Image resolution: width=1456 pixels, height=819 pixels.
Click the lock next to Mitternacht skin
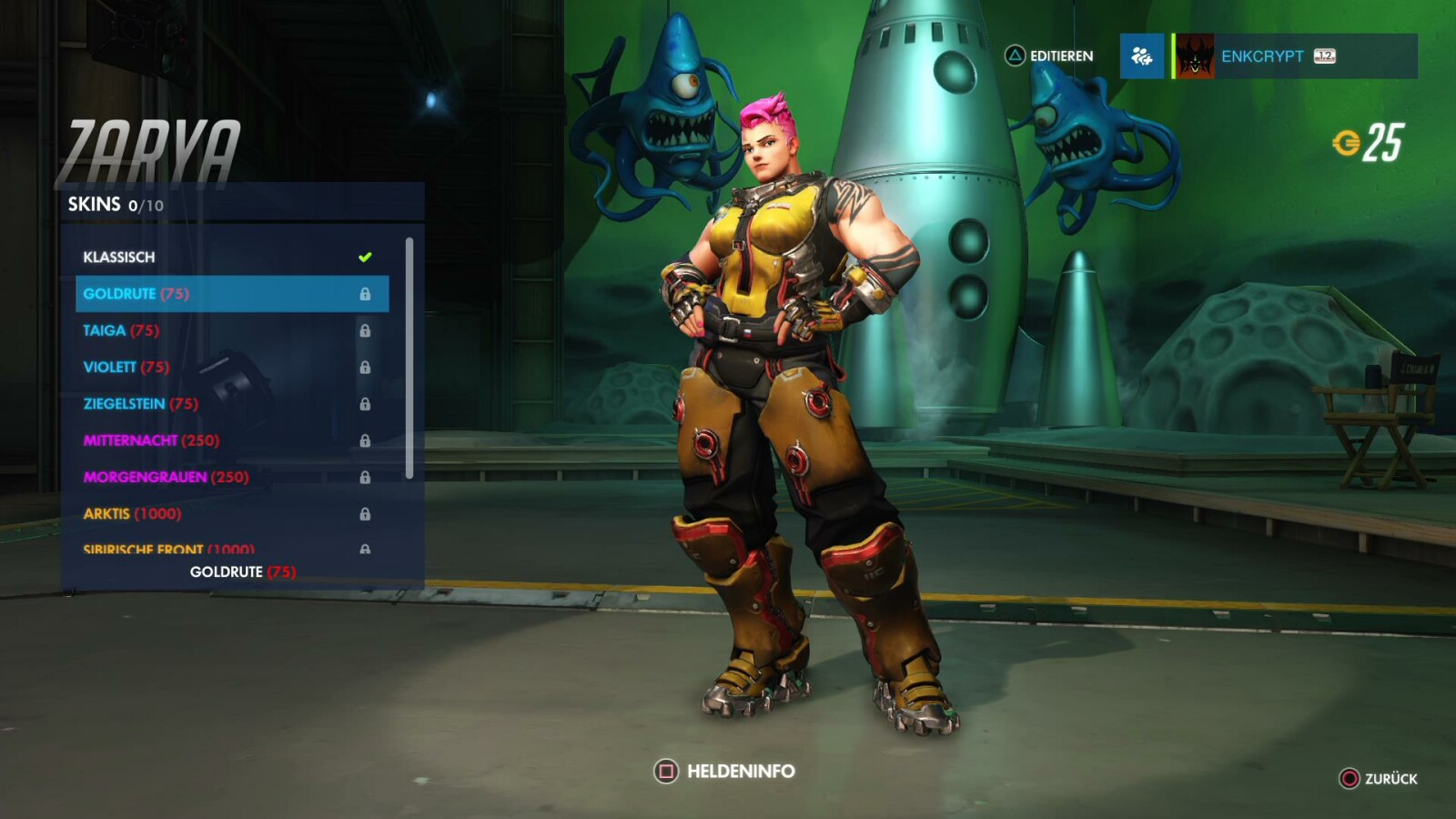point(368,440)
